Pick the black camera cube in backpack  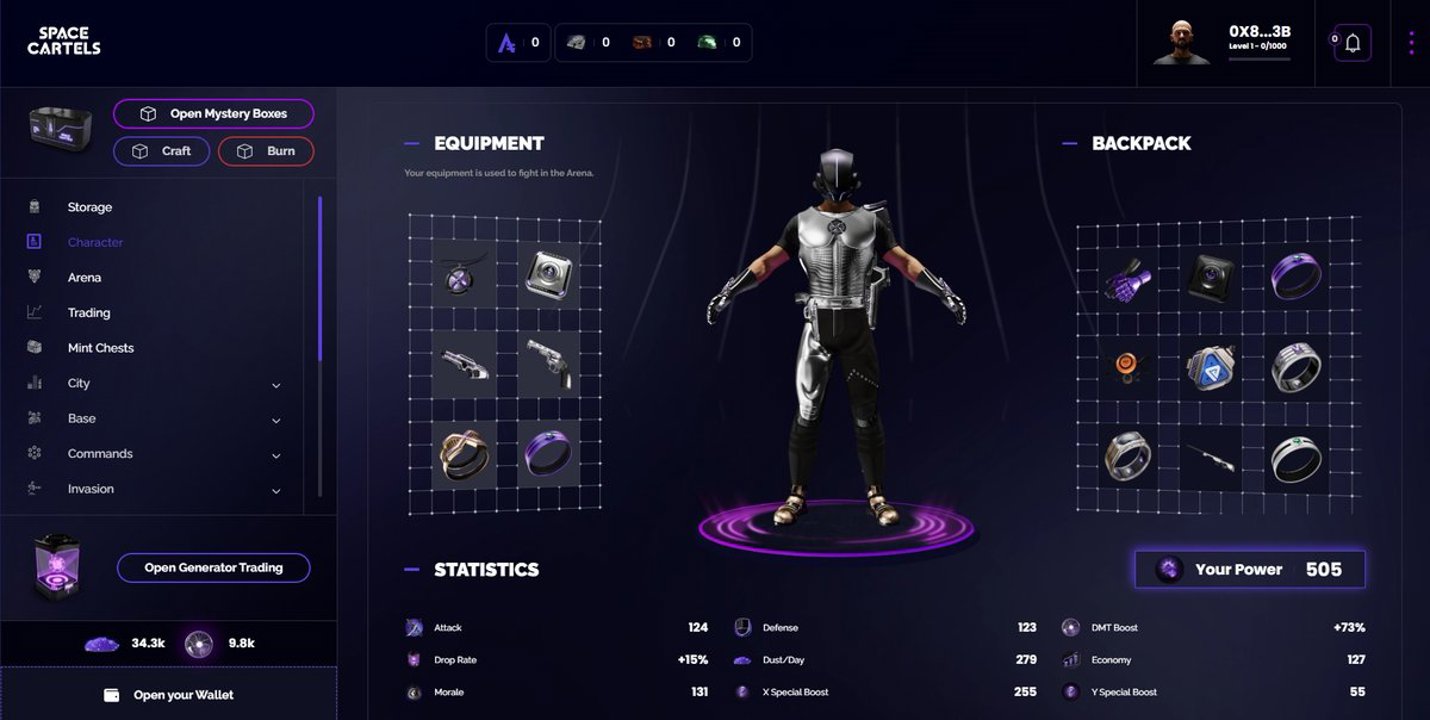1211,277
